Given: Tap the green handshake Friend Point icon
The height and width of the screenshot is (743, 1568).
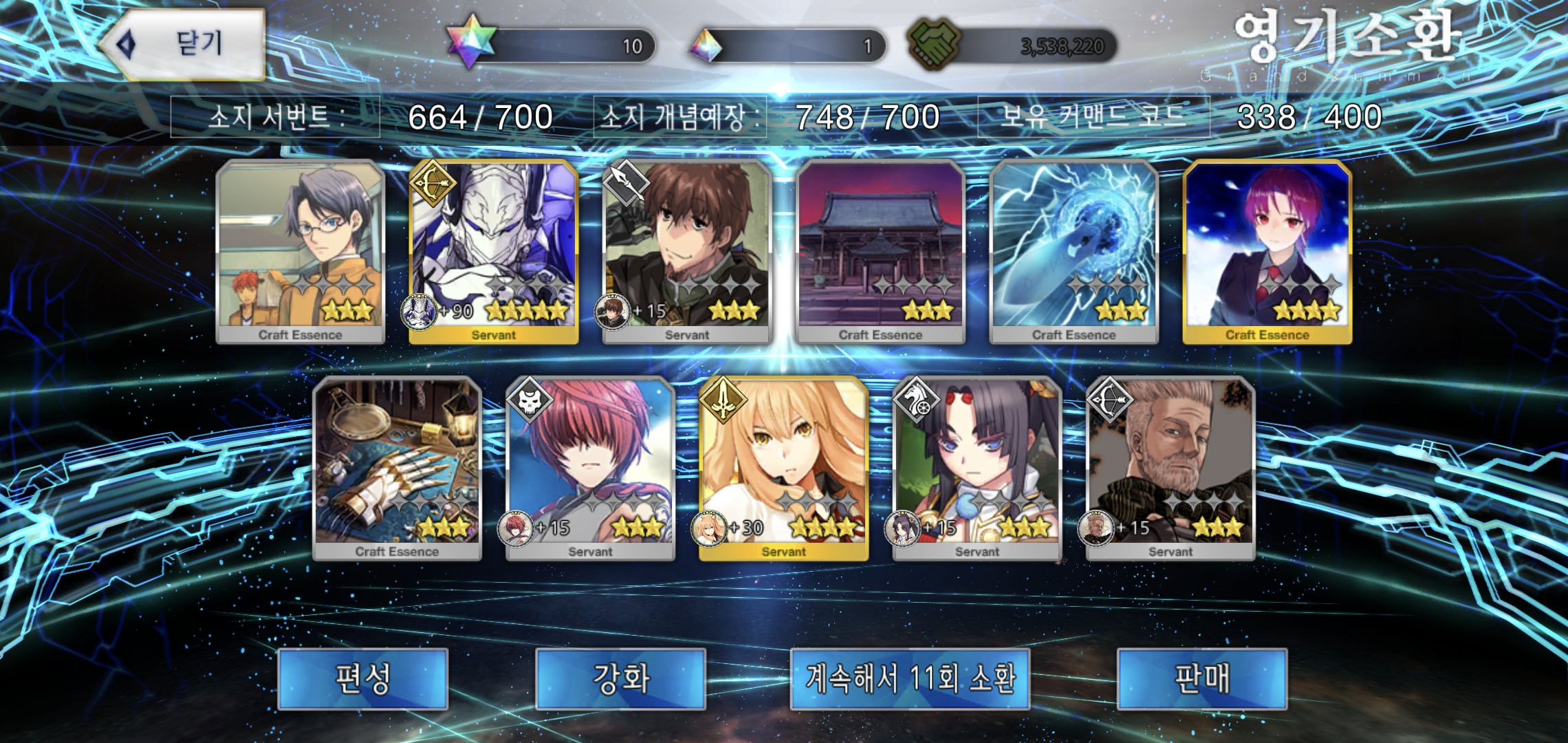Looking at the screenshot, I should [x=933, y=43].
